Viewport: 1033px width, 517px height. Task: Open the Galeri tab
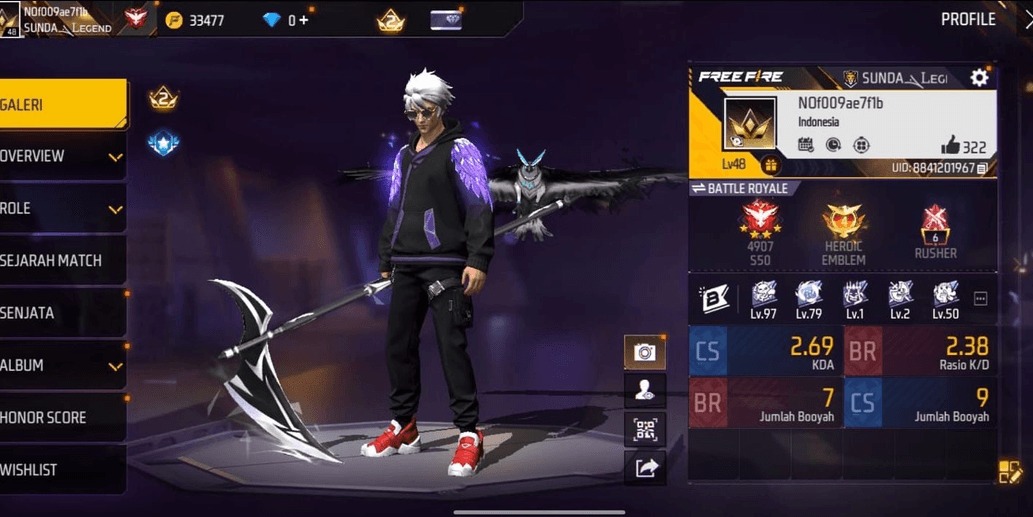tap(60, 104)
